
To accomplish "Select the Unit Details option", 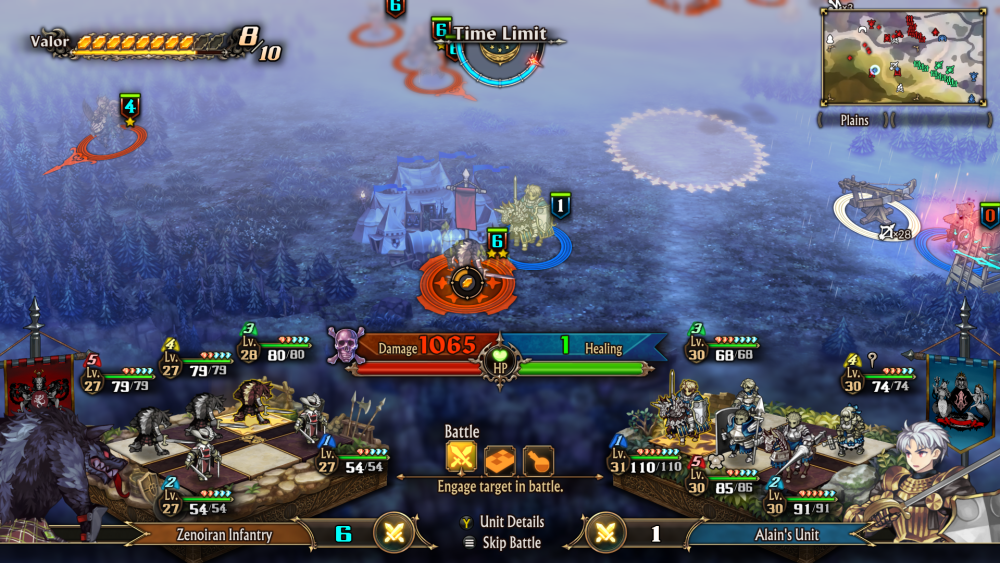I will [511, 522].
